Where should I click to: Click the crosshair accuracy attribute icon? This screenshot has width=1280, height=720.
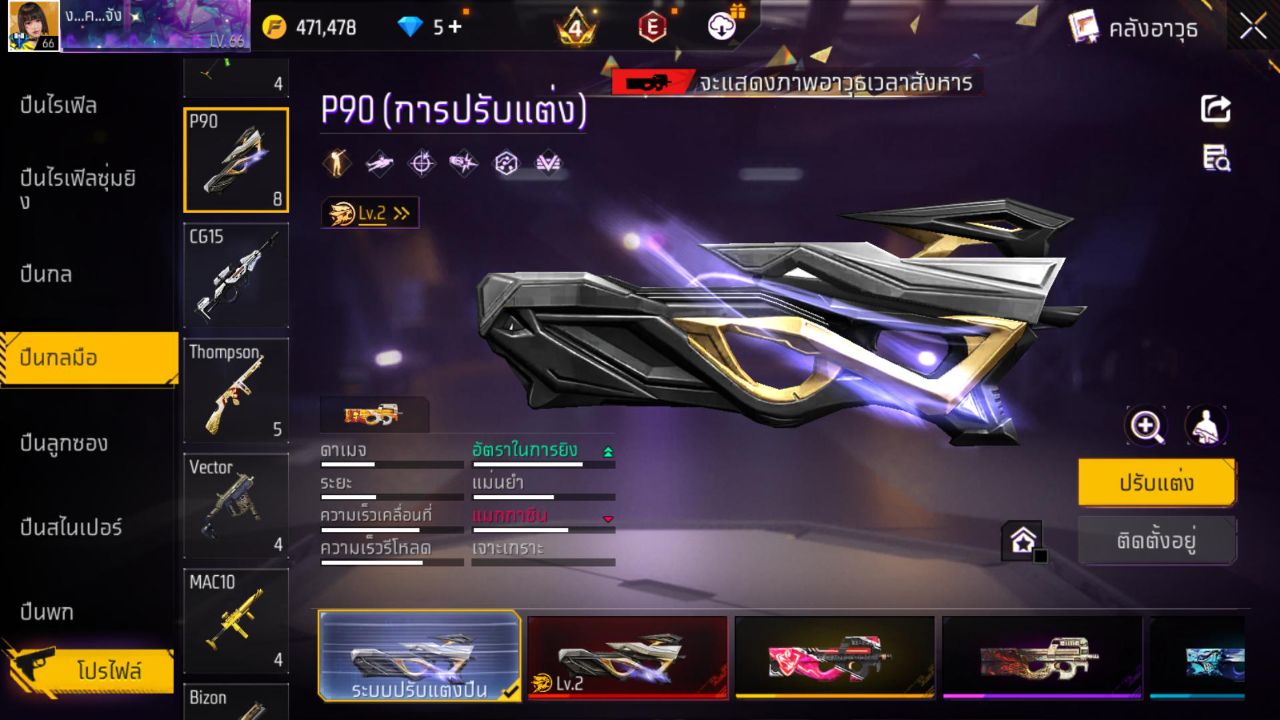(420, 162)
